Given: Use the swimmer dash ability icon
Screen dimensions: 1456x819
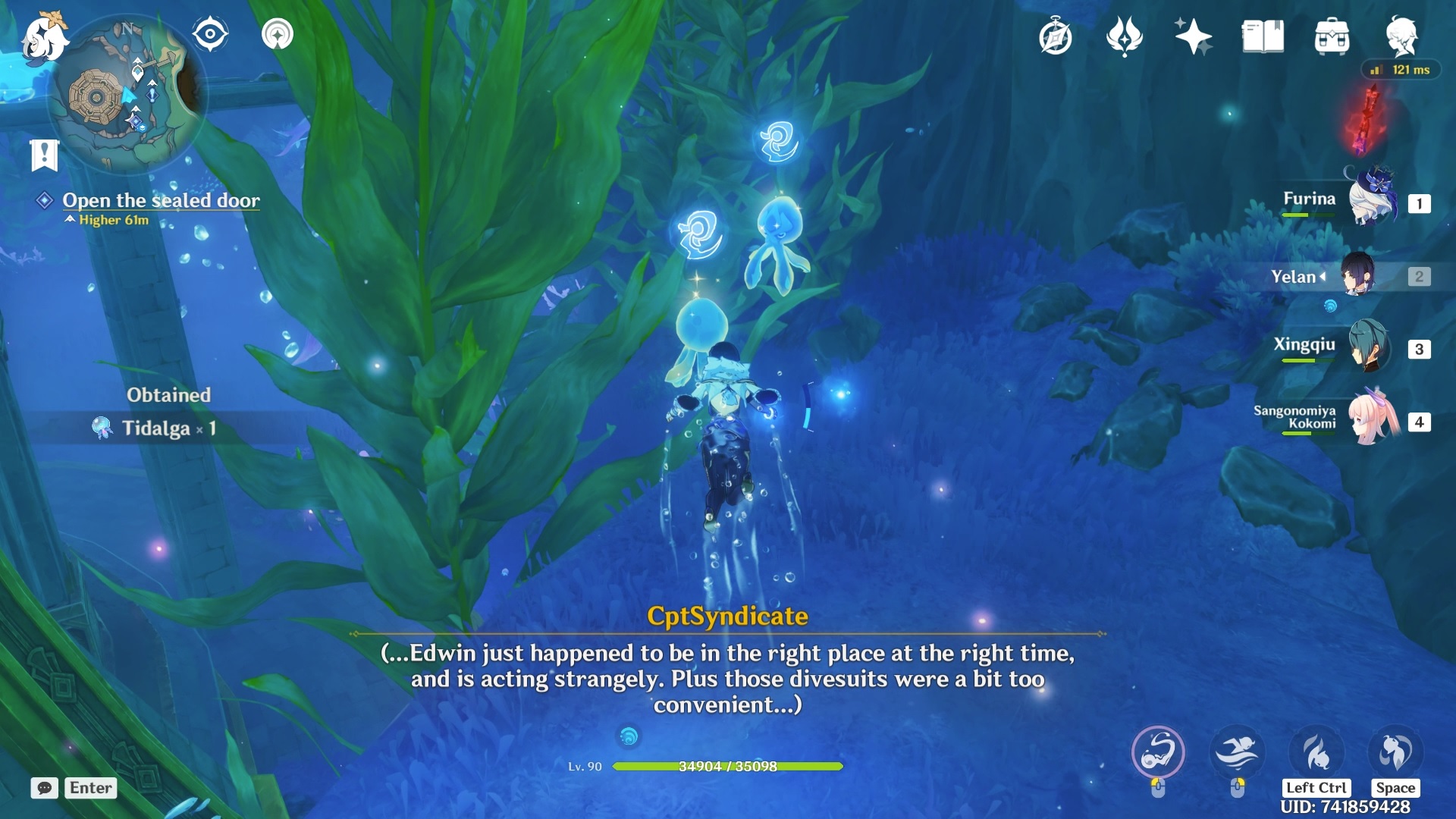Looking at the screenshot, I should point(1237,752).
